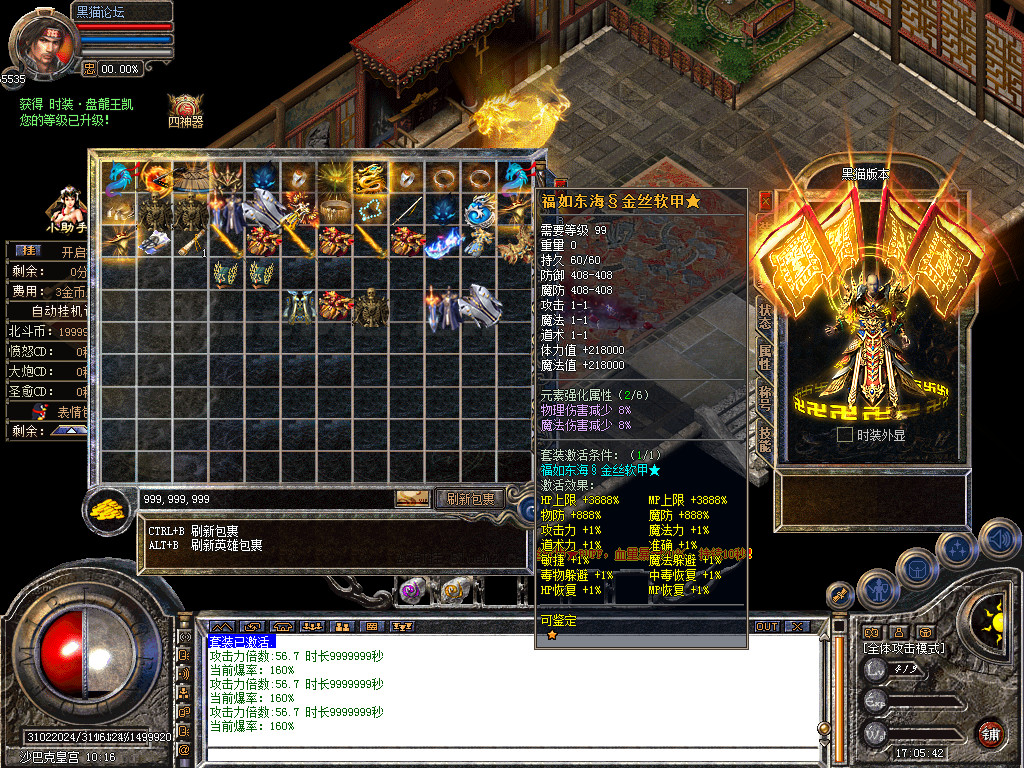Close the character equipment panel
This screenshot has height=768, width=1024.
click(x=766, y=200)
